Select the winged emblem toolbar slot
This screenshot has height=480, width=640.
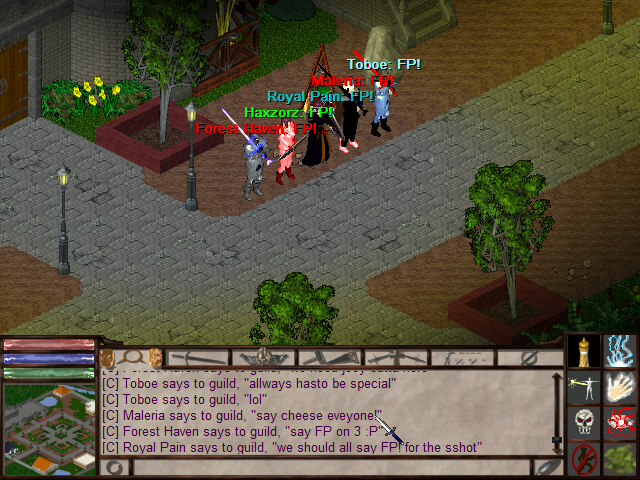pyautogui.click(x=263, y=357)
